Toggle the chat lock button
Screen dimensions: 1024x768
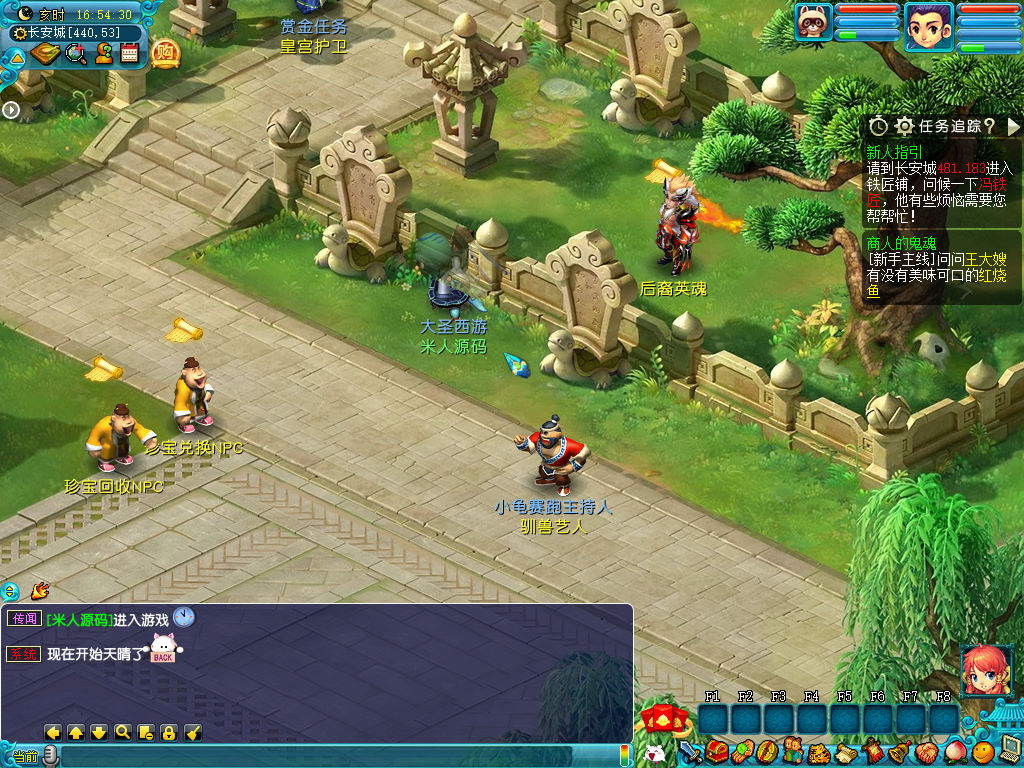tap(169, 733)
